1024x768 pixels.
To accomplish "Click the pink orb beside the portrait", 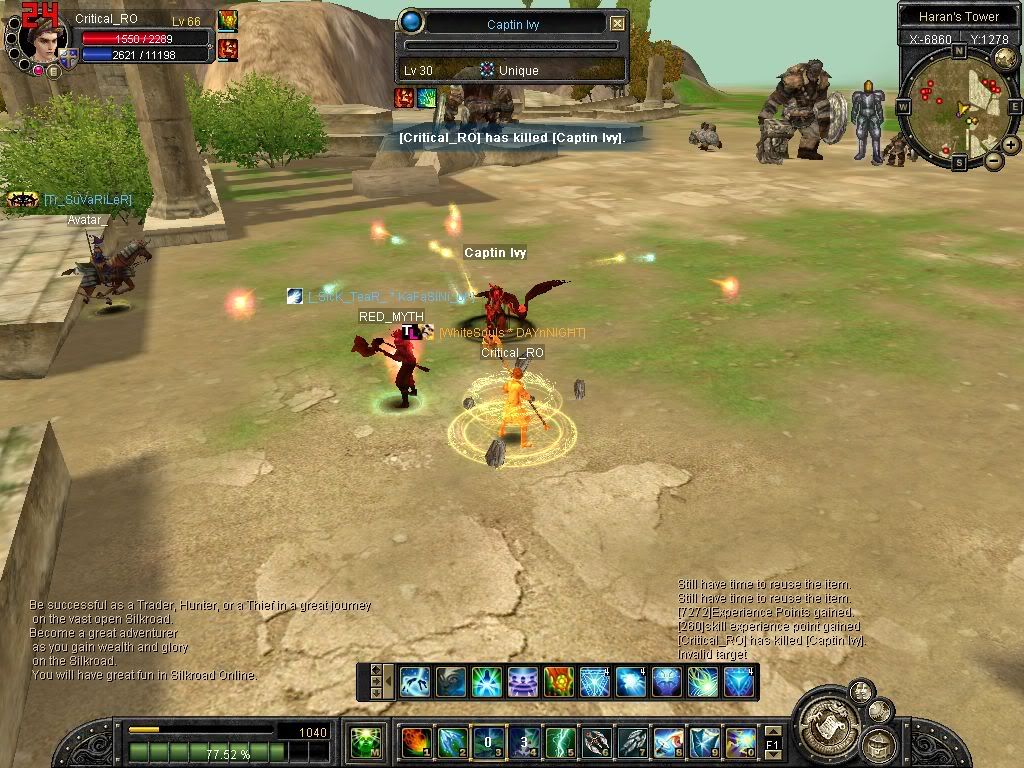I will pos(37,70).
